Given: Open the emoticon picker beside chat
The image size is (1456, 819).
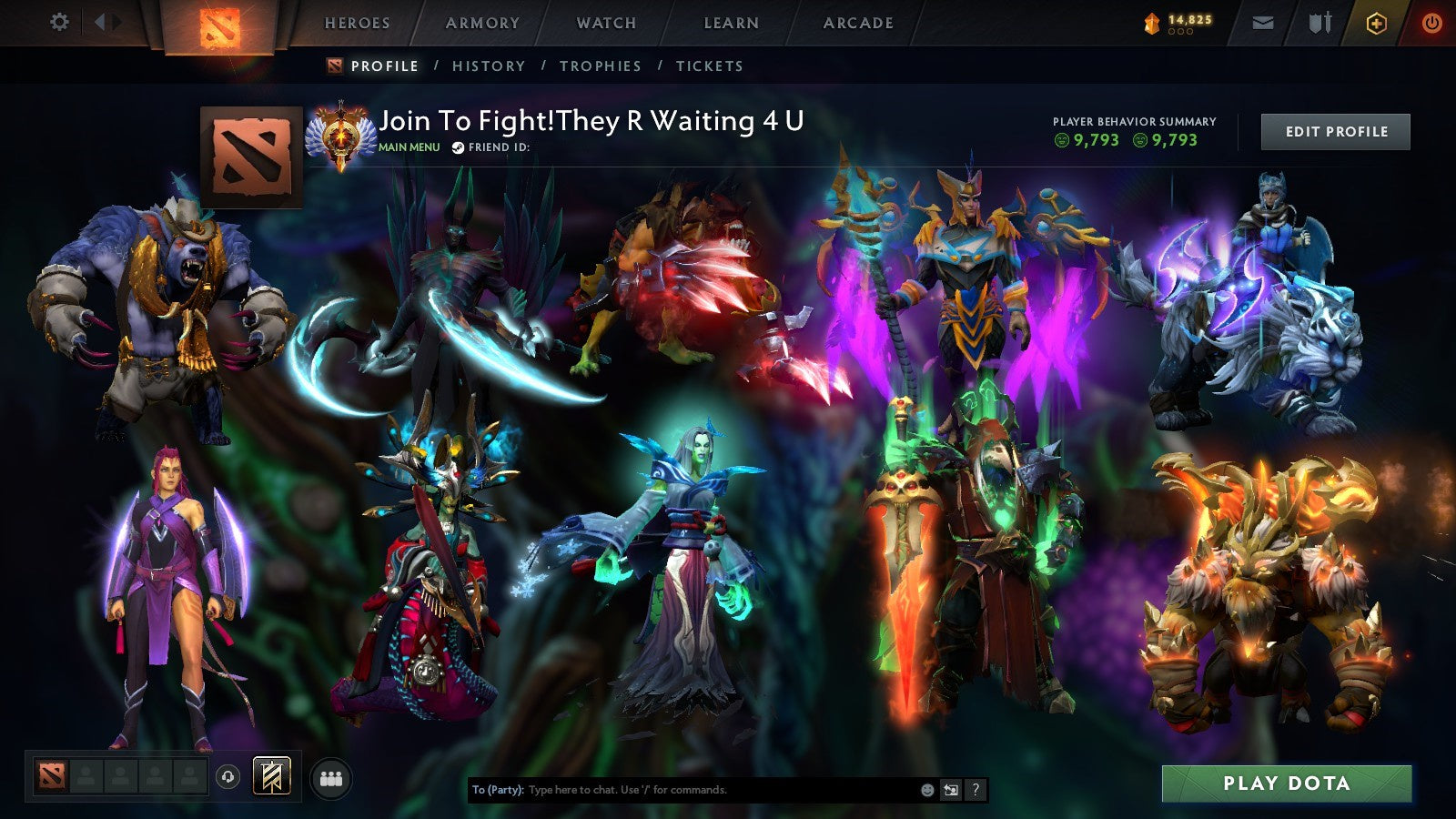Looking at the screenshot, I should [925, 791].
